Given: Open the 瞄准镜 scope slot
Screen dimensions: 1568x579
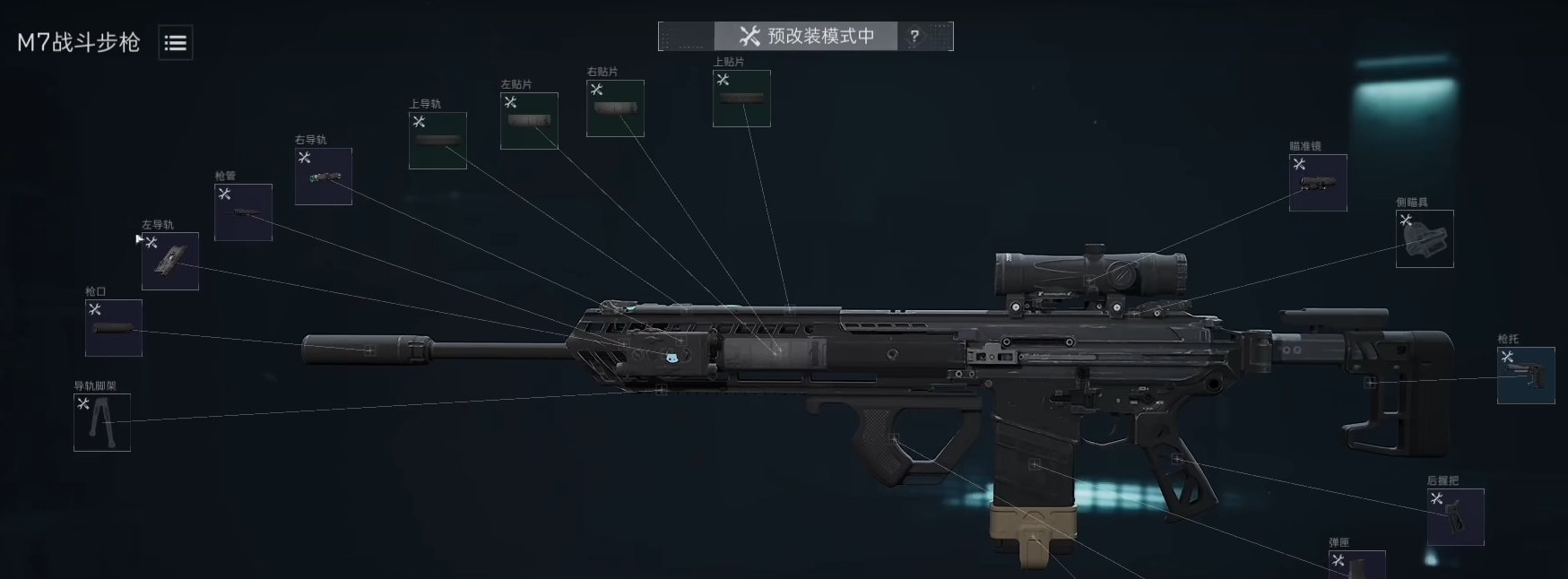Looking at the screenshot, I should pos(1318,183).
